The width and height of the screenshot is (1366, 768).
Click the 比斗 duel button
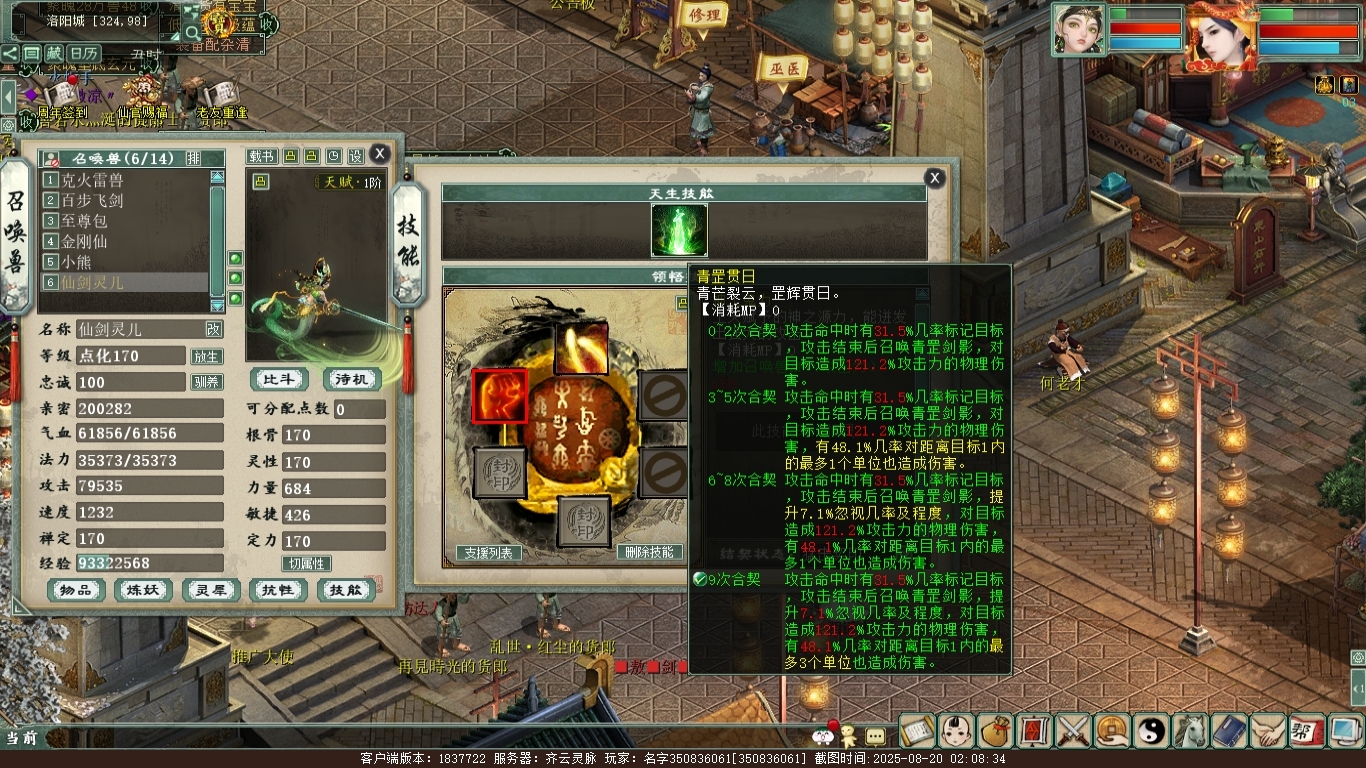click(279, 380)
